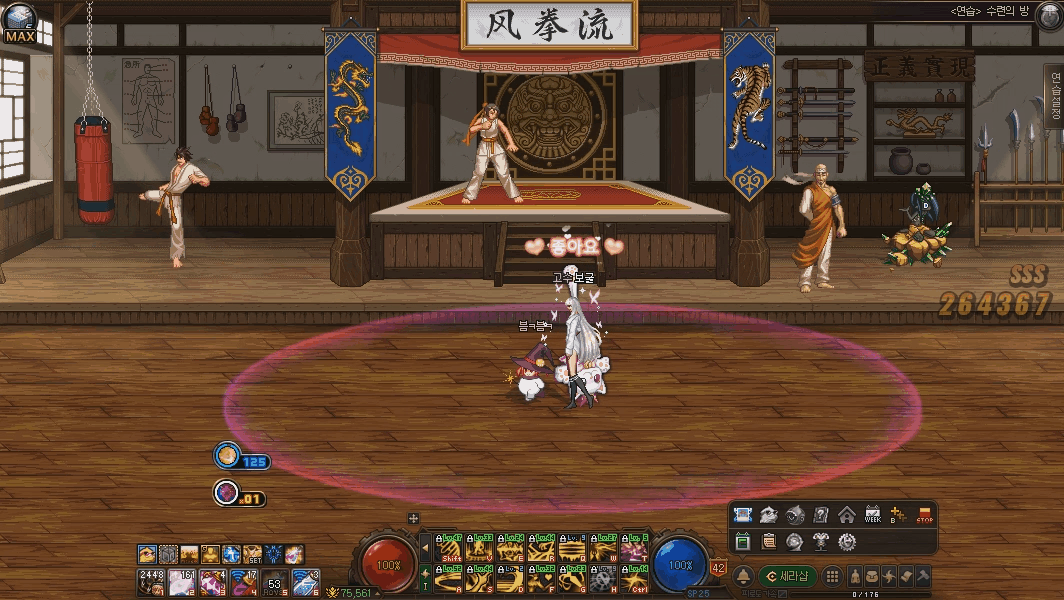1064x600 pixels.
Task: Click the red STOP icon
Action: click(924, 515)
